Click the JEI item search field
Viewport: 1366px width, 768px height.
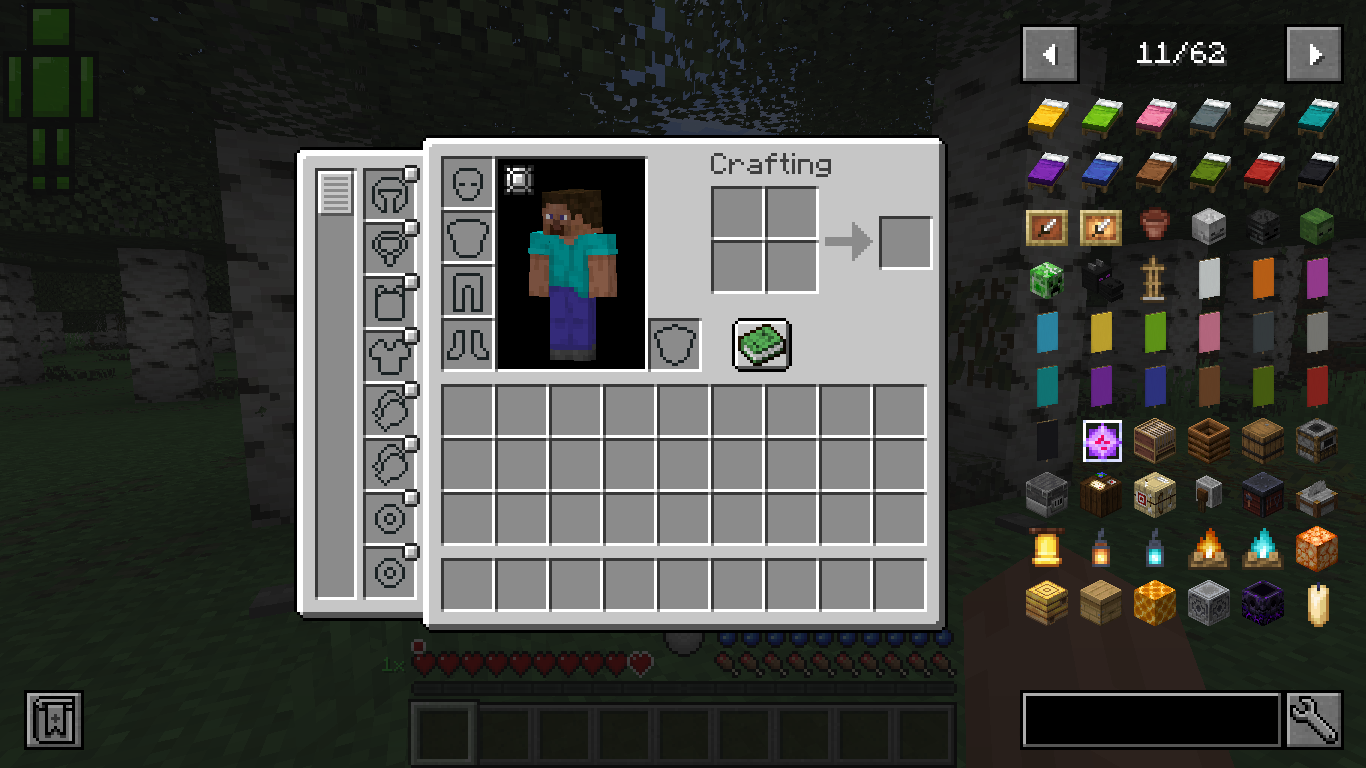(x=1150, y=719)
